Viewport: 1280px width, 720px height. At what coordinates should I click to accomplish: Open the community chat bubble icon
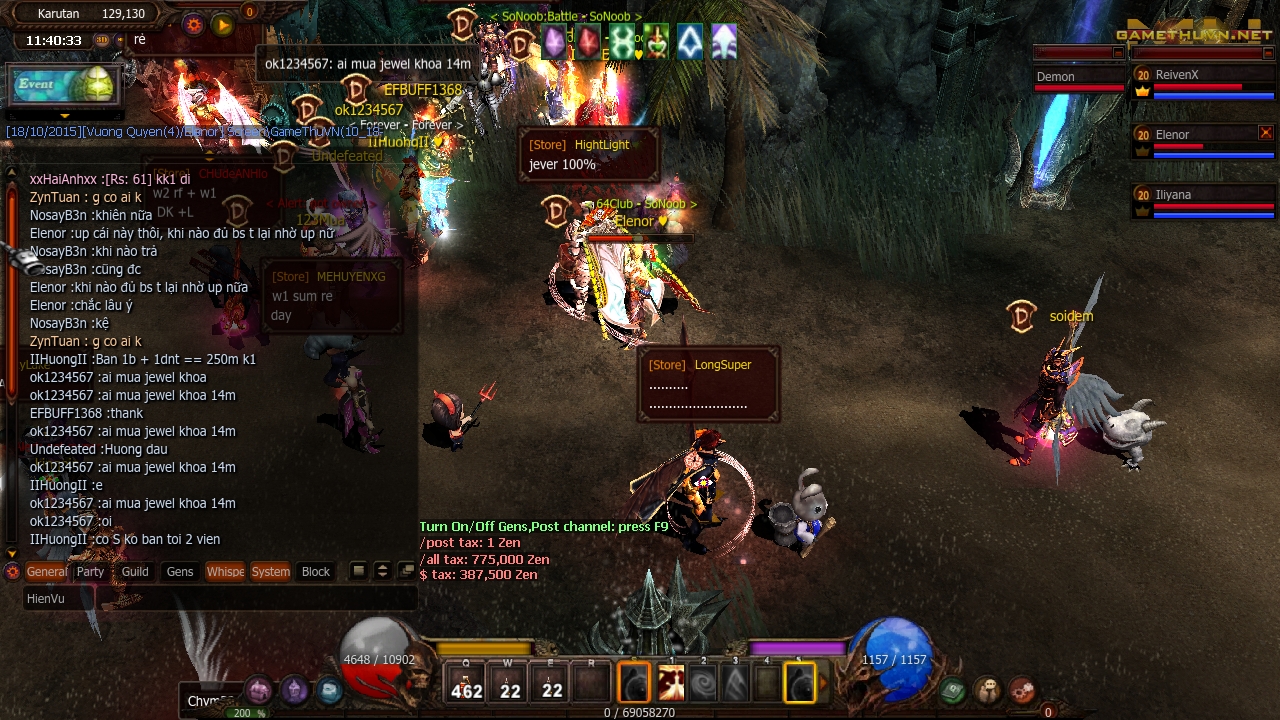coord(986,688)
